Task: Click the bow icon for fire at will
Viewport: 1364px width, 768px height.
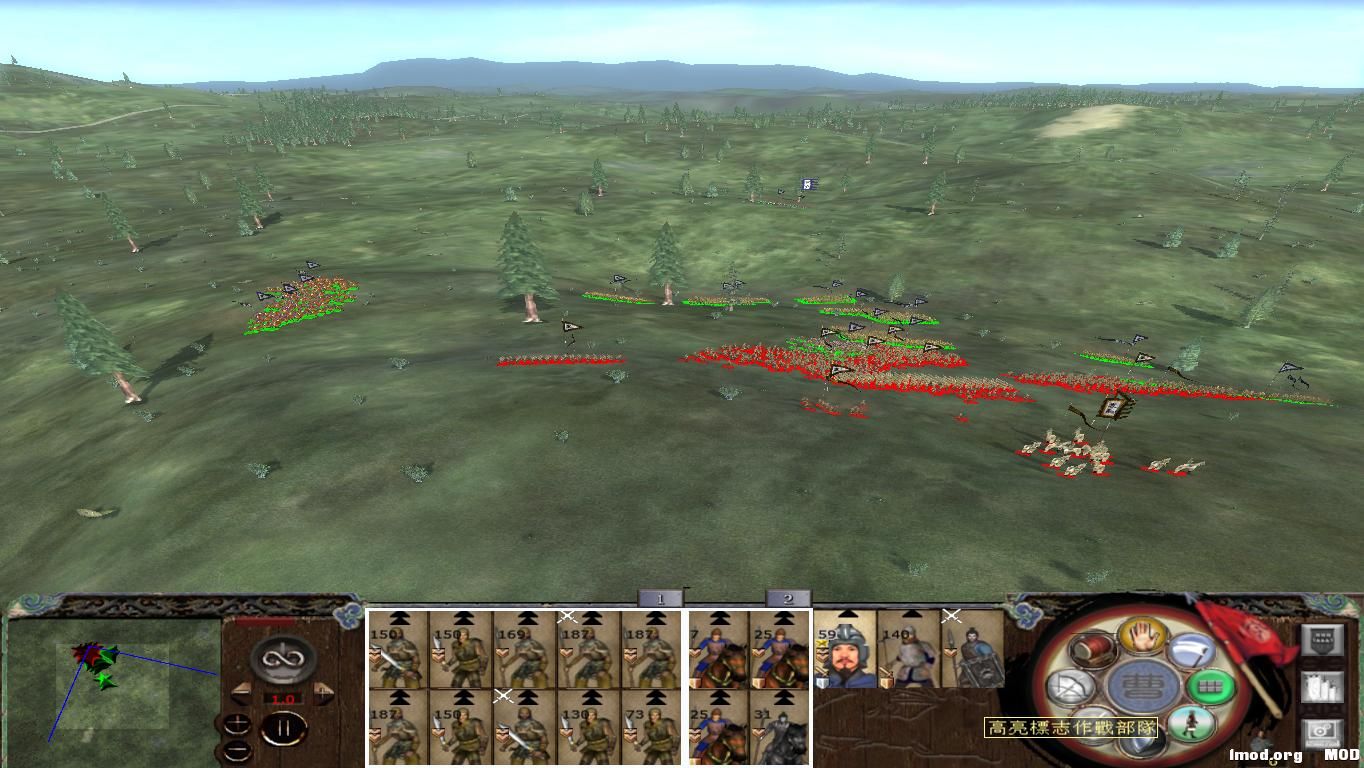Action: coord(1072,685)
